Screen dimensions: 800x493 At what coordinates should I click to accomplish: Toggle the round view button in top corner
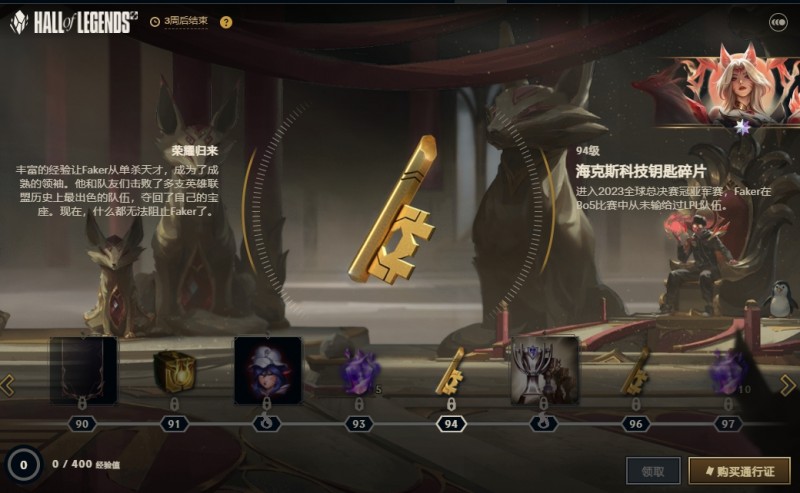pos(777,21)
